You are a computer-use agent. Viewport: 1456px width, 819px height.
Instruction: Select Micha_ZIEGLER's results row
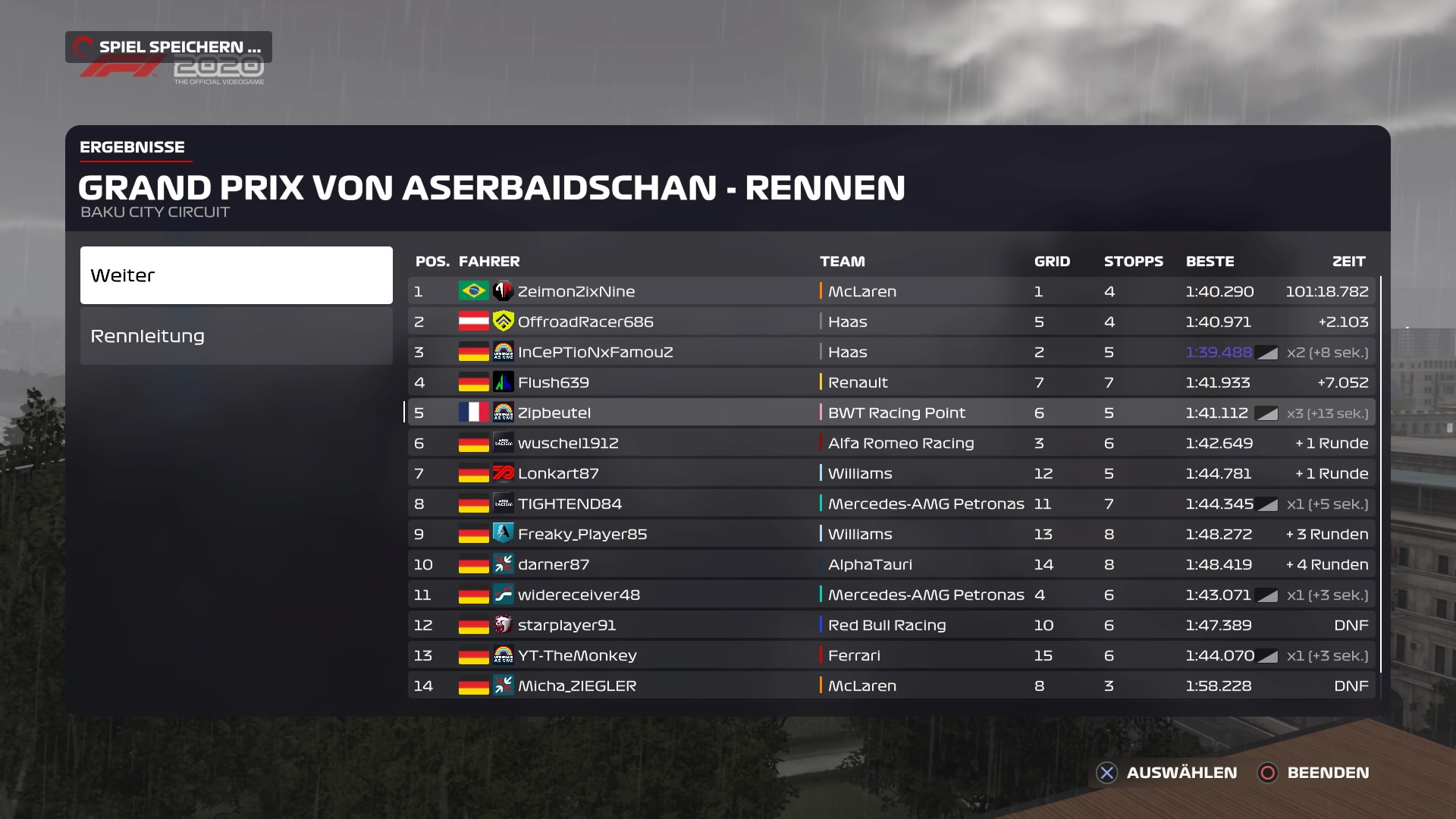click(891, 686)
